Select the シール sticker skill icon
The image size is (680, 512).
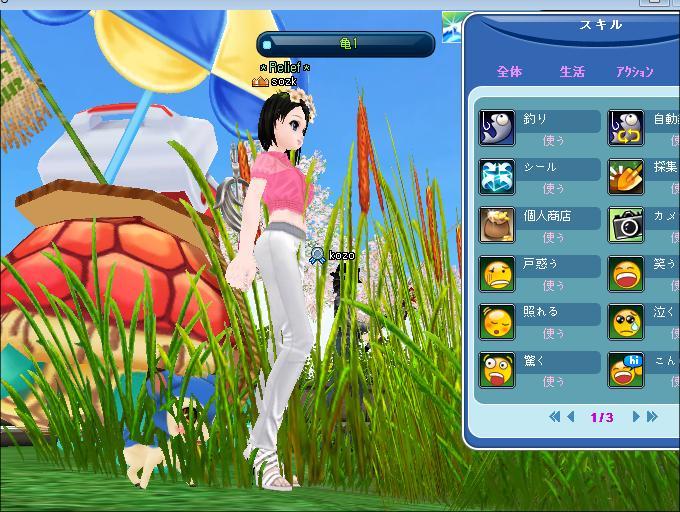click(497, 177)
